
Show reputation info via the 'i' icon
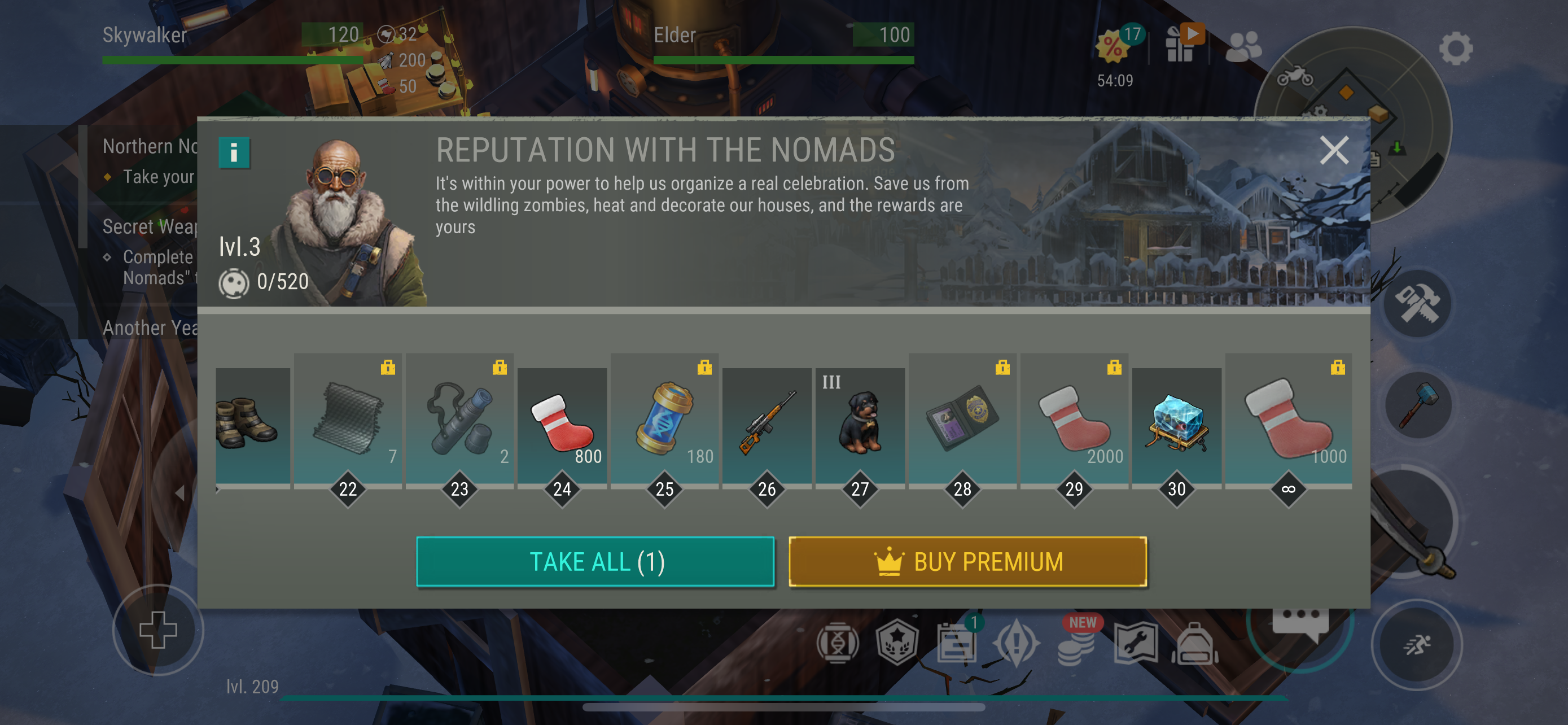234,152
